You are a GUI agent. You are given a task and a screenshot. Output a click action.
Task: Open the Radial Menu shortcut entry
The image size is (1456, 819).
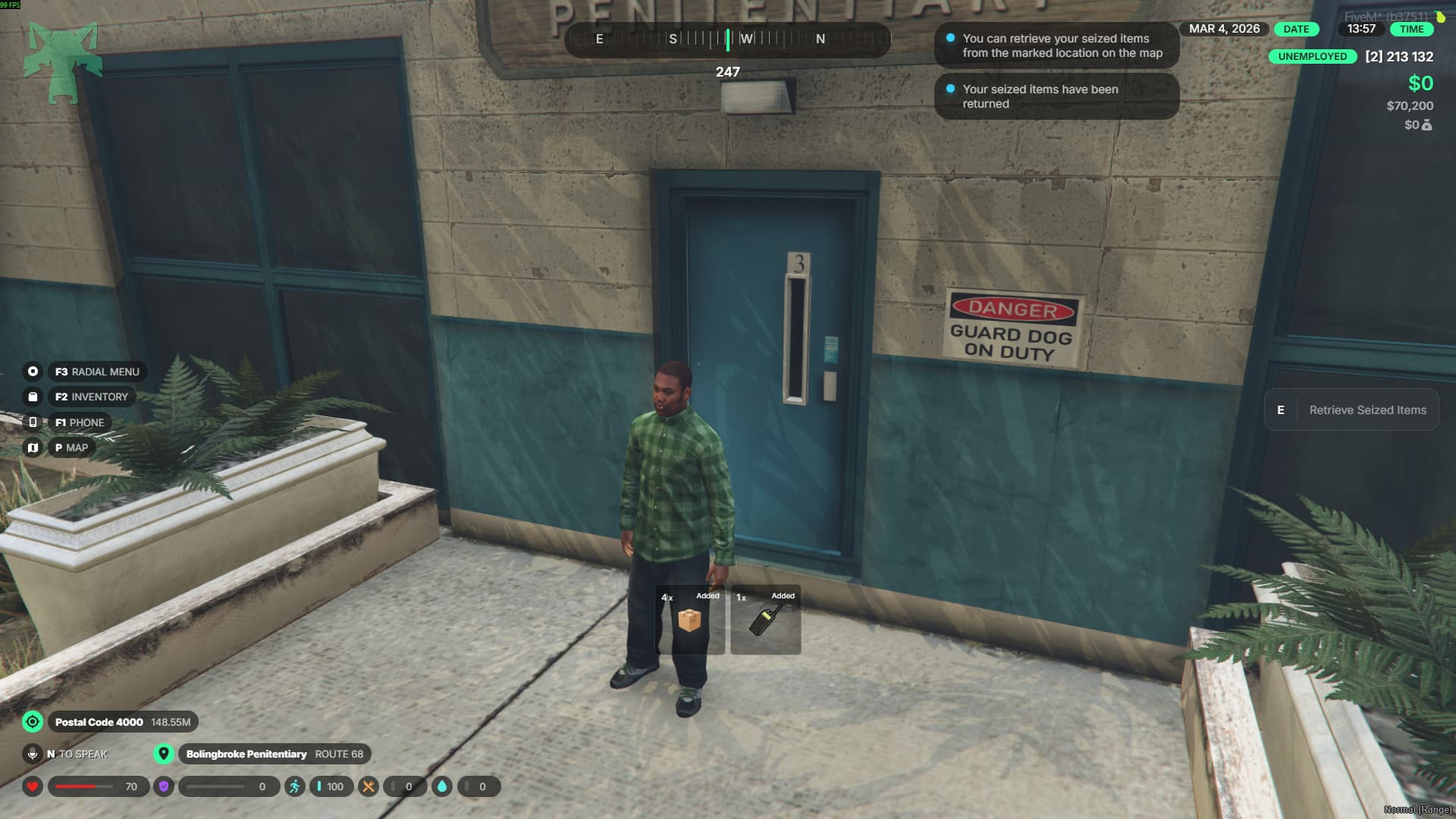point(97,372)
